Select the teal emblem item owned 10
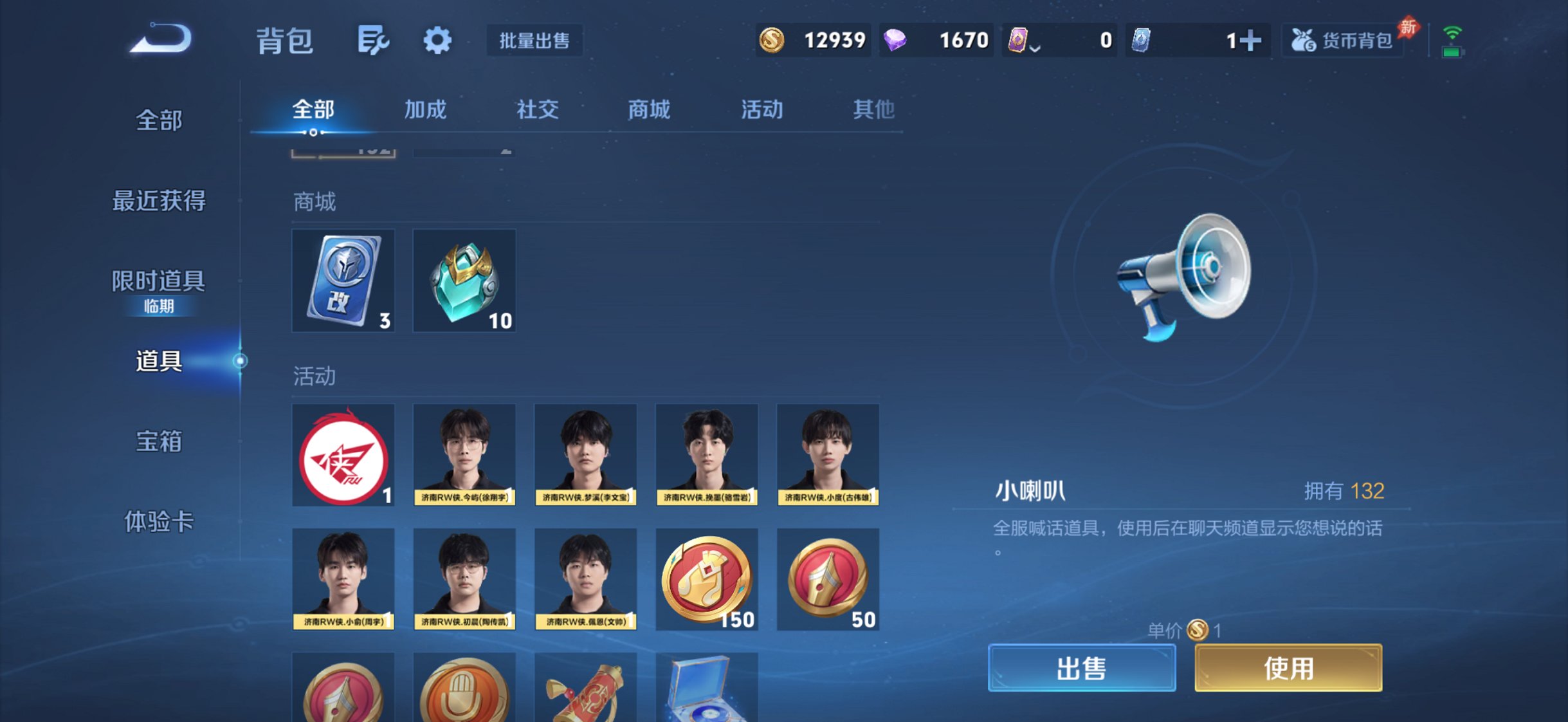This screenshot has height=722, width=1568. (x=464, y=280)
